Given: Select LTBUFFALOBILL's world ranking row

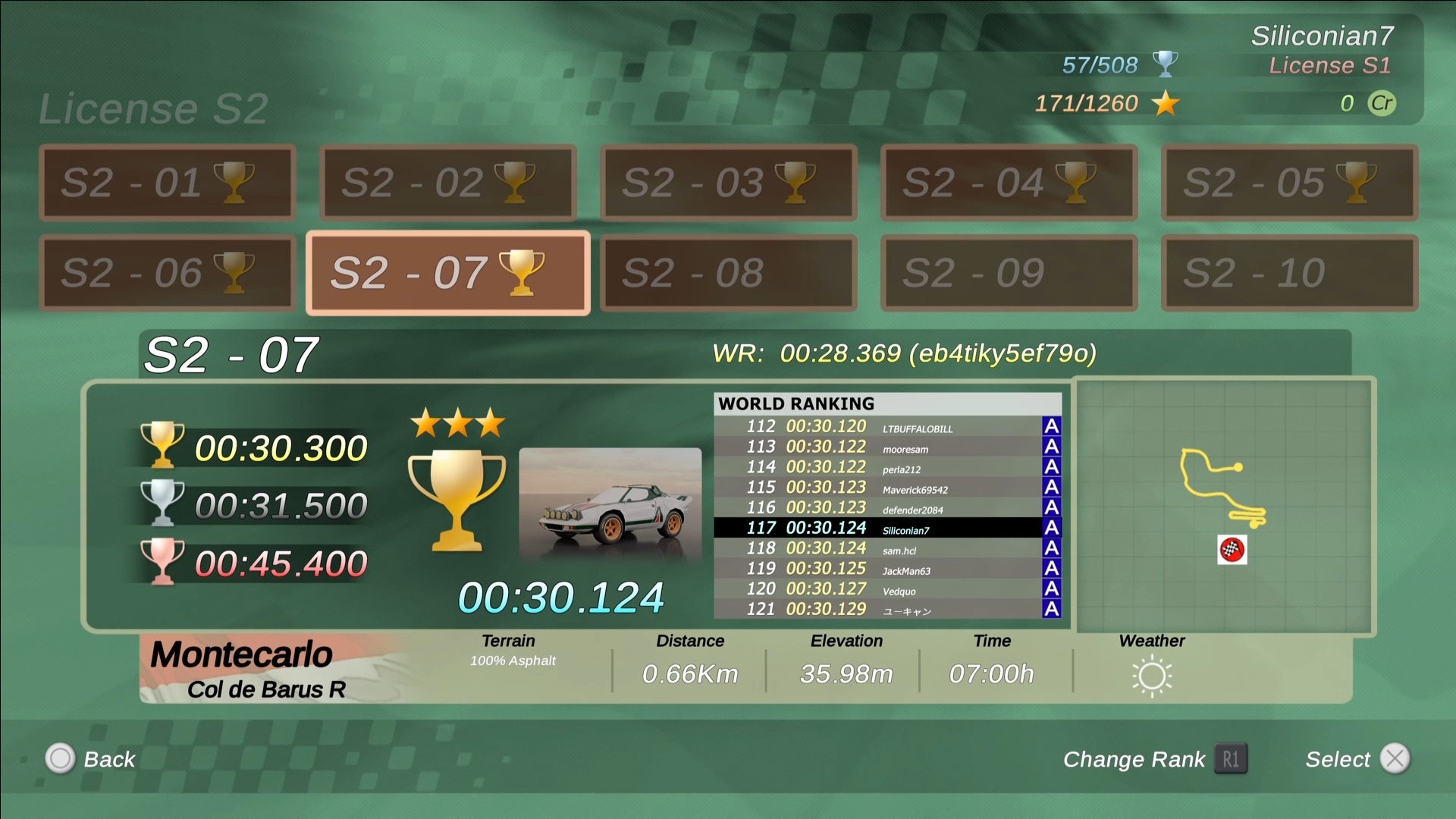Looking at the screenshot, I should 886,427.
